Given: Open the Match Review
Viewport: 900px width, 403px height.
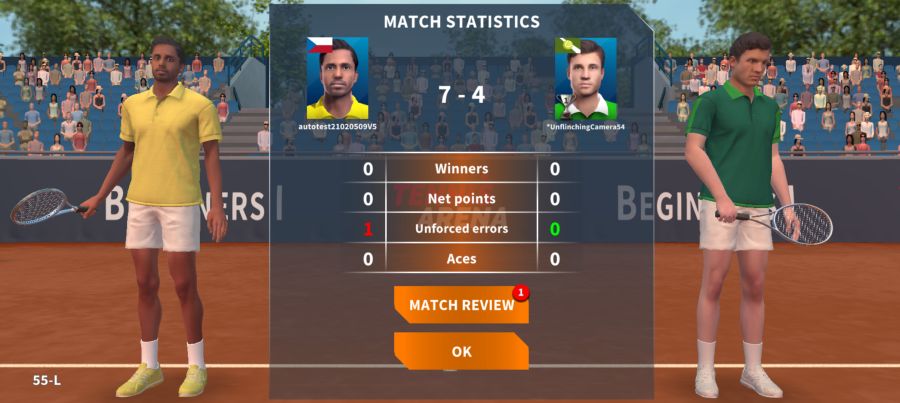Looking at the screenshot, I should pyautogui.click(x=461, y=305).
